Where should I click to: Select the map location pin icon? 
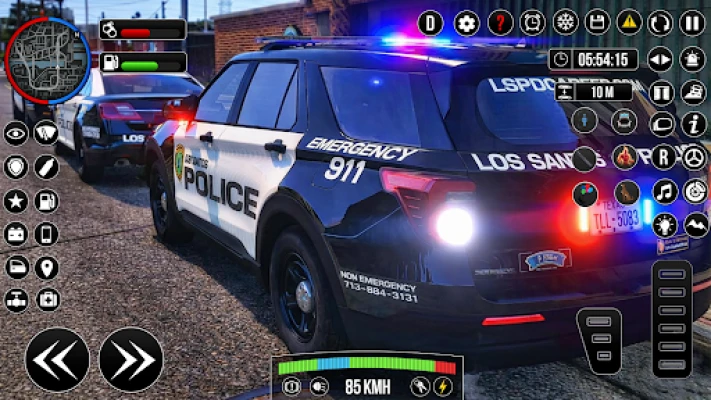point(47,267)
